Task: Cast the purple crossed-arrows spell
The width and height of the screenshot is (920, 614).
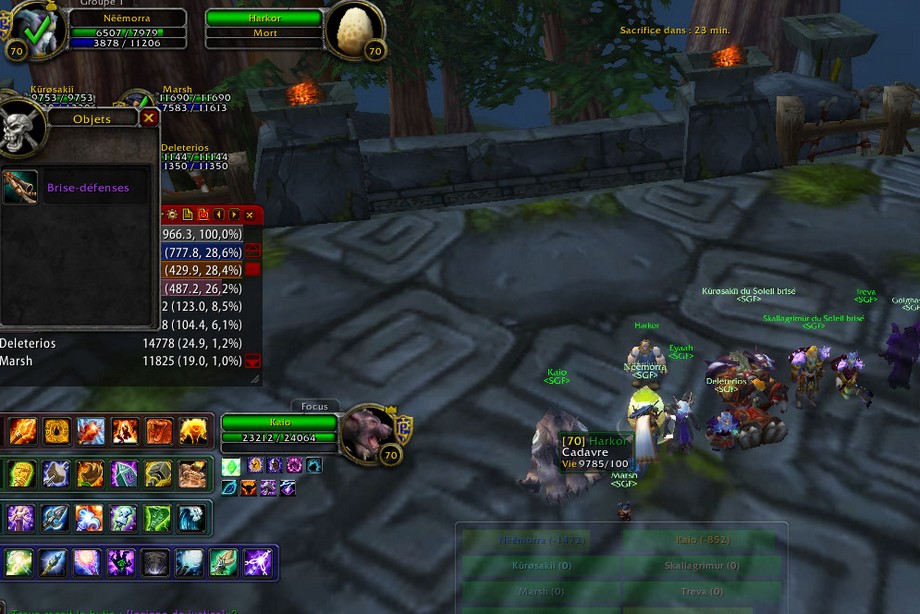Action: pos(258,562)
